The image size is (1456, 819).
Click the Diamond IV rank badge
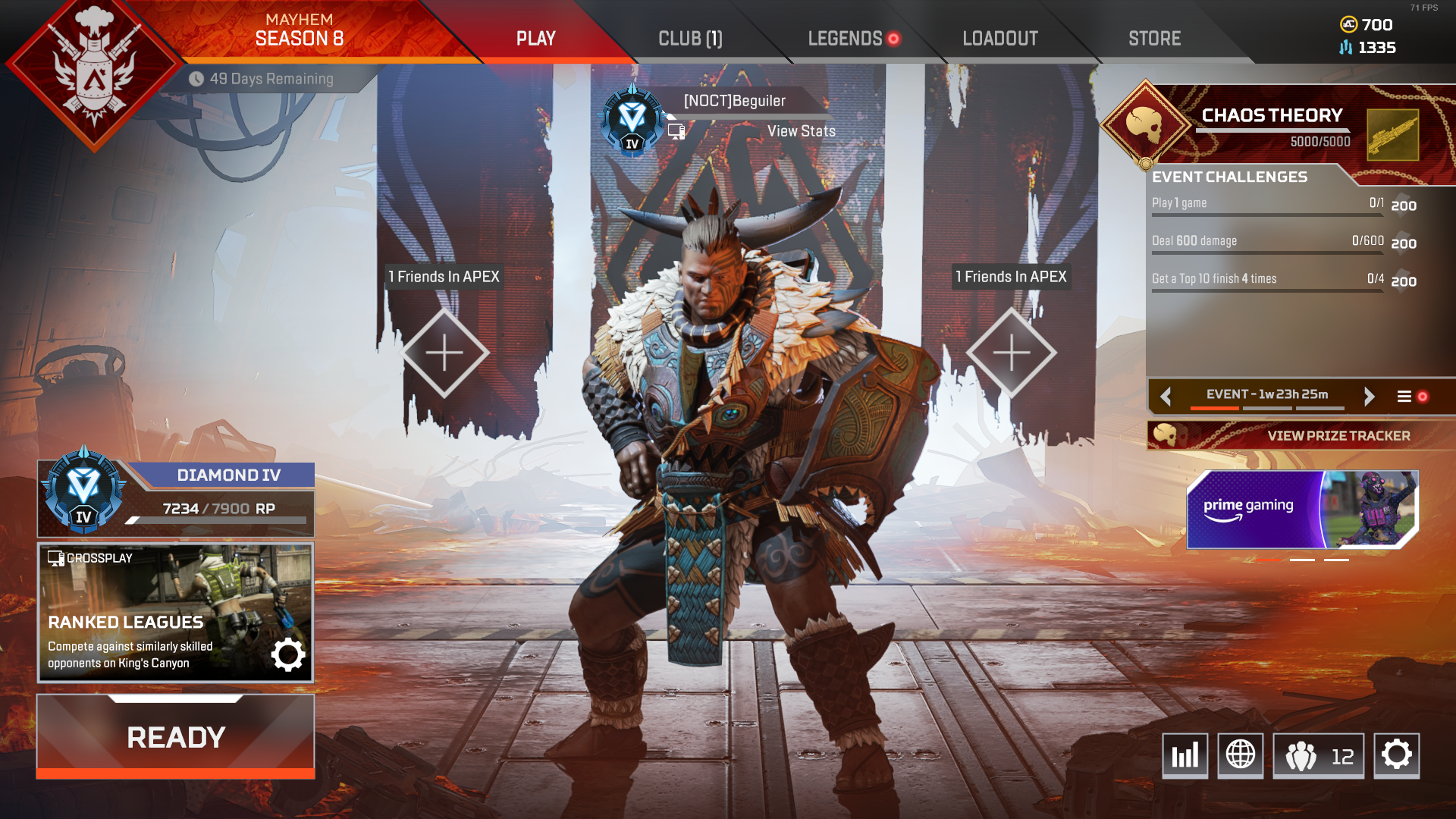pos(83,489)
